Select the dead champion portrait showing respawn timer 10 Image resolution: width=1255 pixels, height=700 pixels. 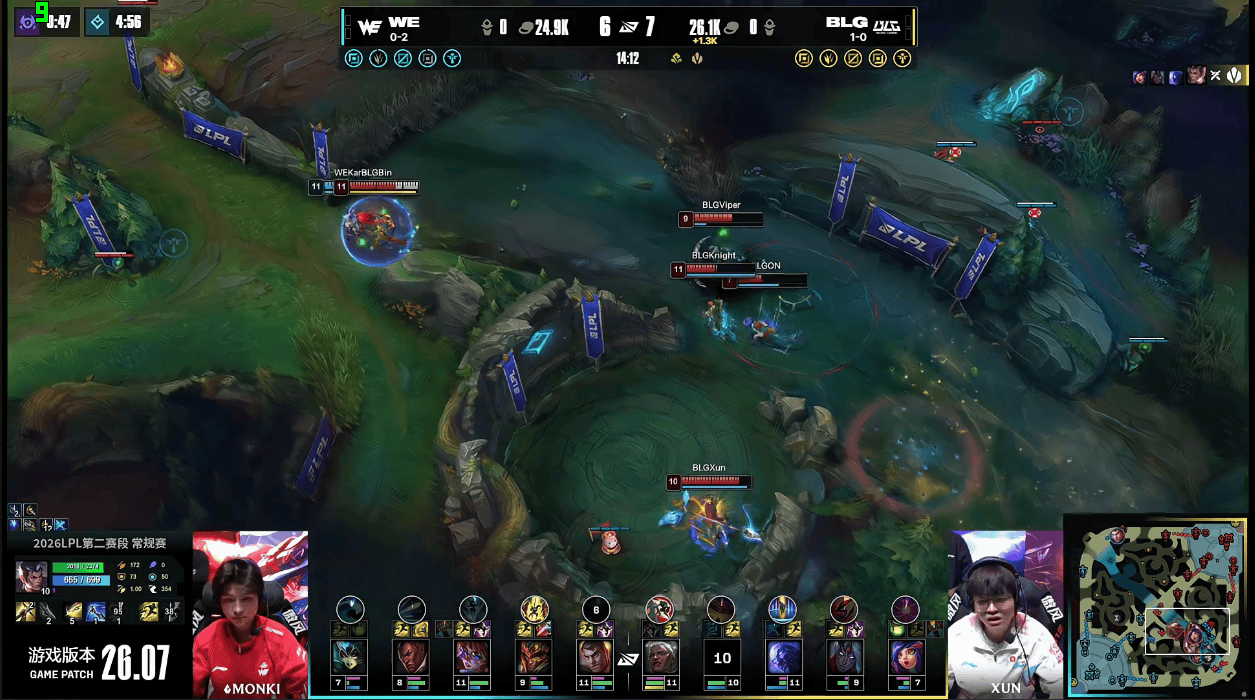(721, 658)
